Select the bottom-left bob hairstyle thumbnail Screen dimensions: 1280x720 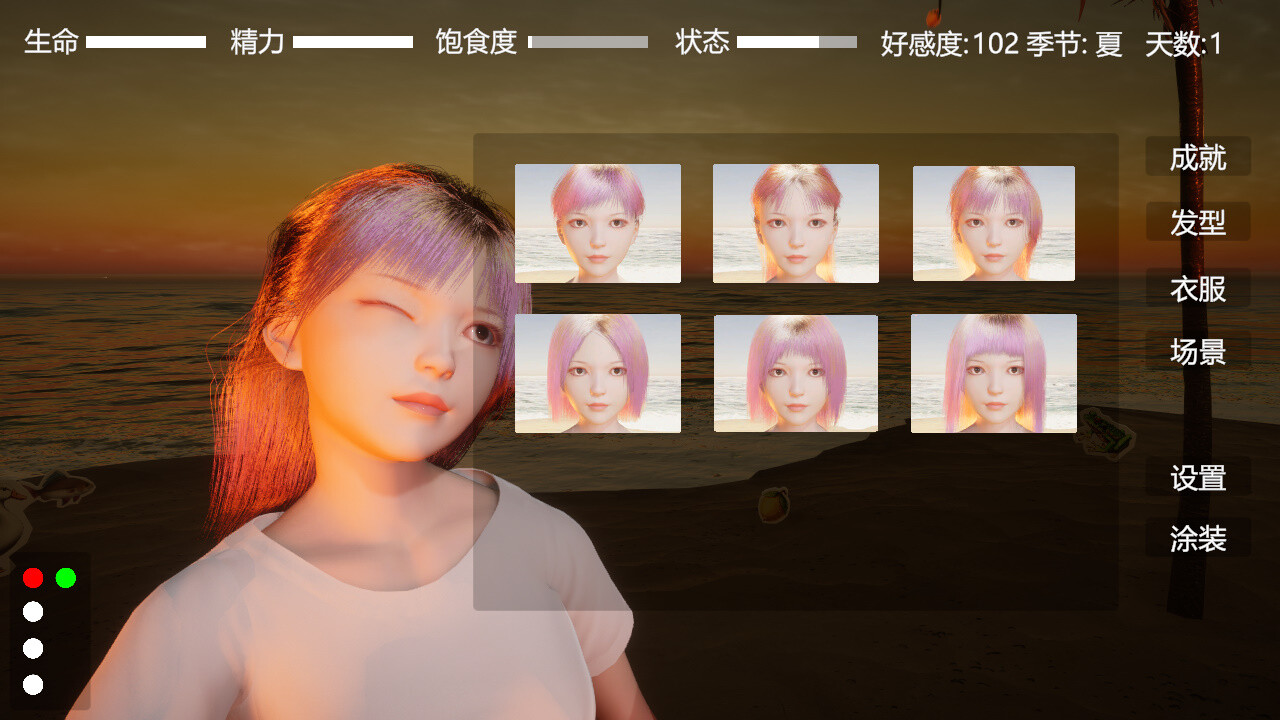pos(597,372)
